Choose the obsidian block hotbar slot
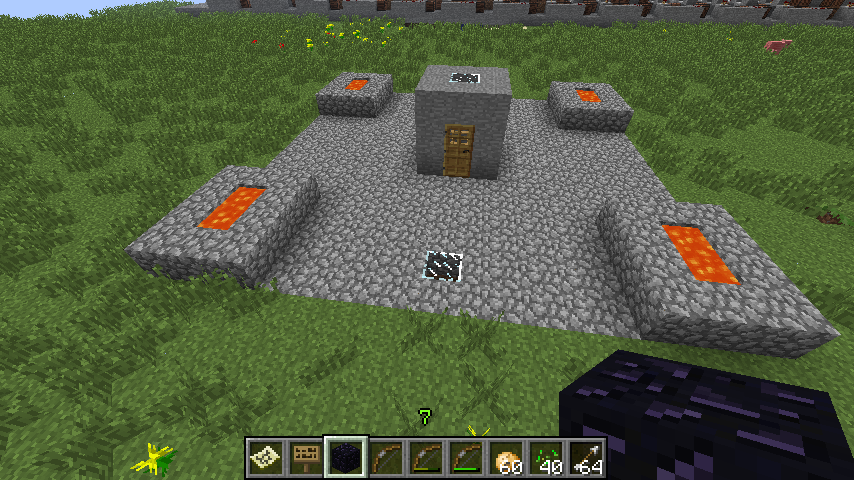The height and width of the screenshot is (480, 854). tap(347, 458)
